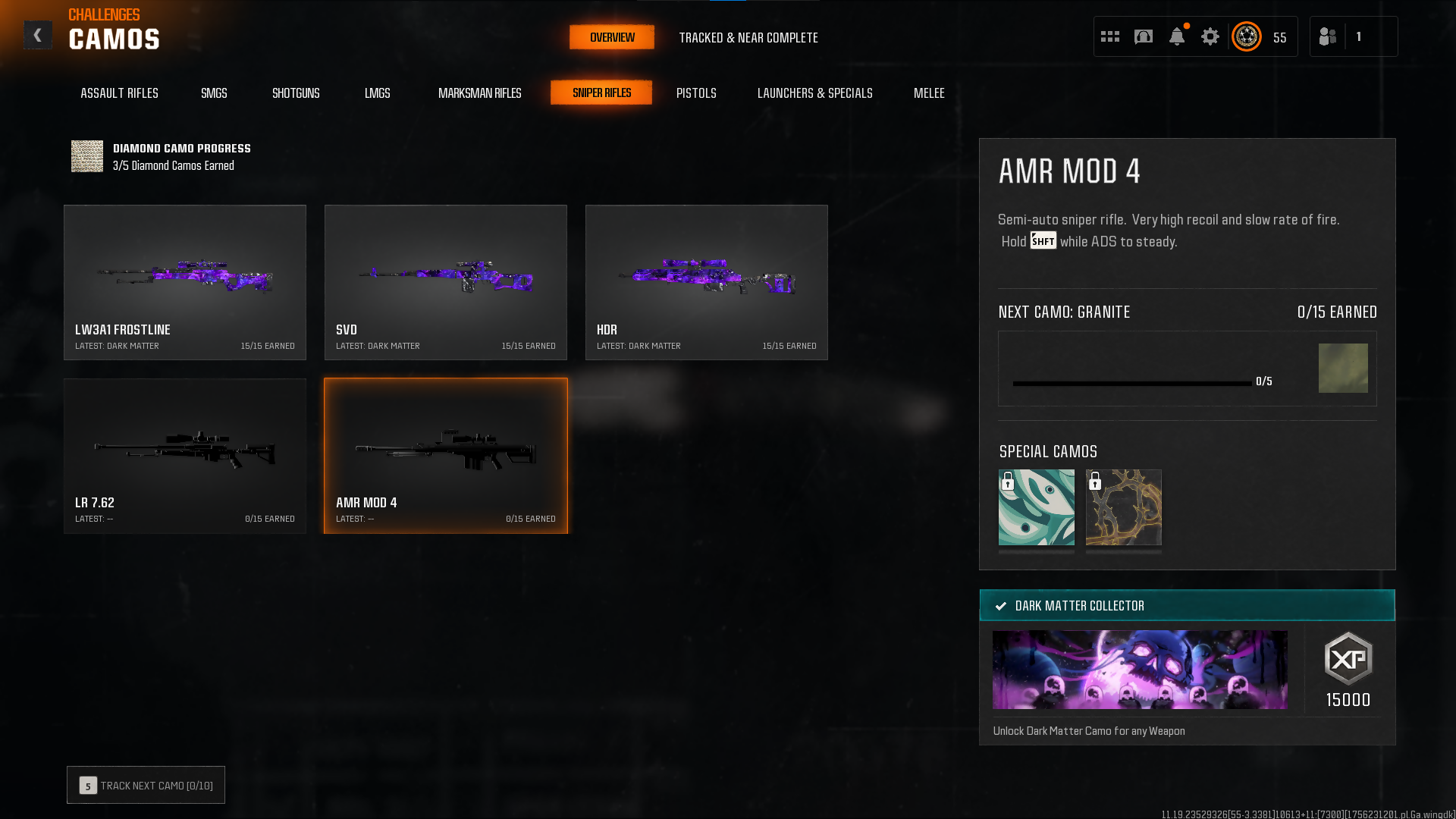Show SMGs camo challenges

coord(214,93)
